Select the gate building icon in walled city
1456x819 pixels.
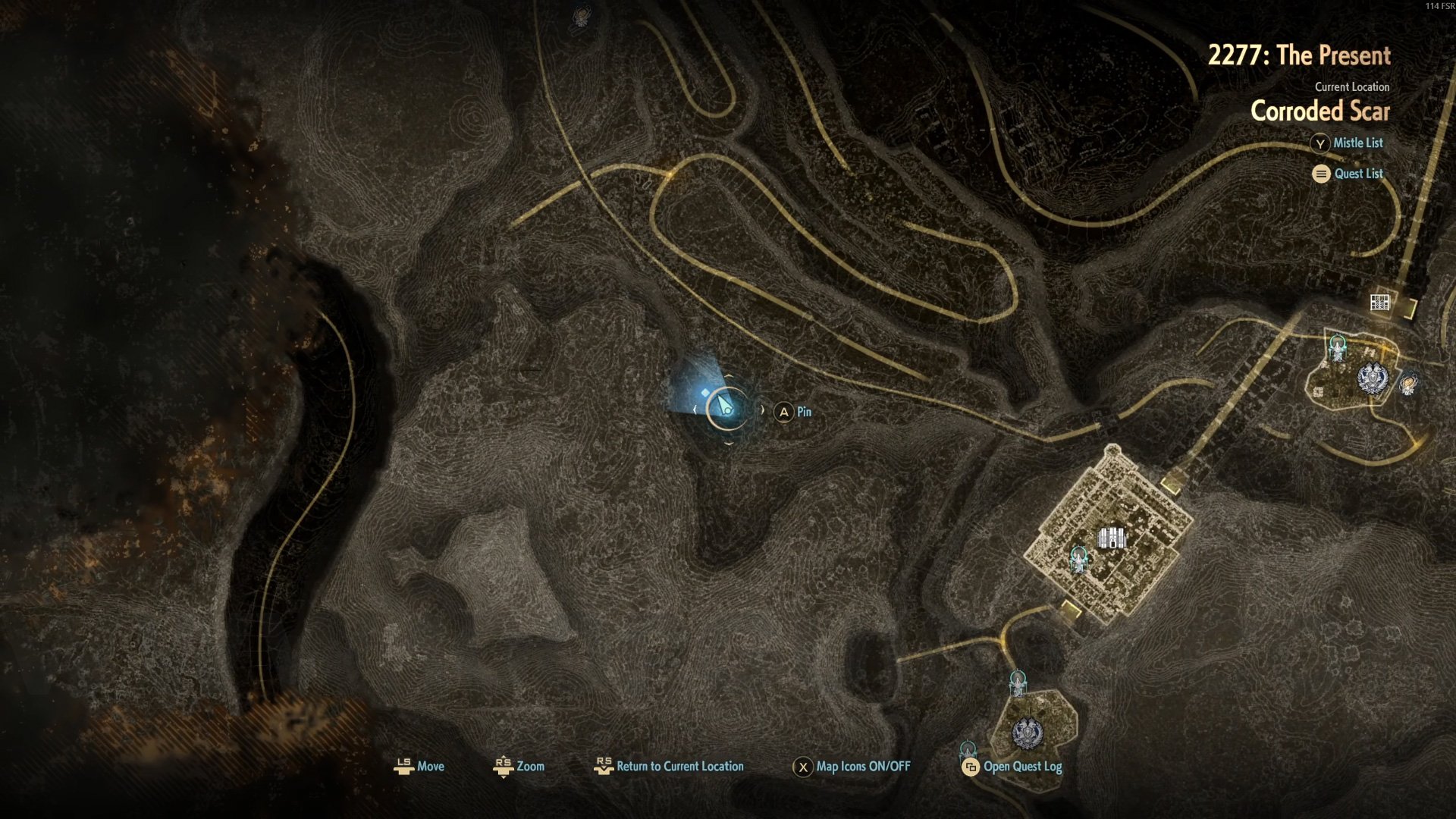1112,538
